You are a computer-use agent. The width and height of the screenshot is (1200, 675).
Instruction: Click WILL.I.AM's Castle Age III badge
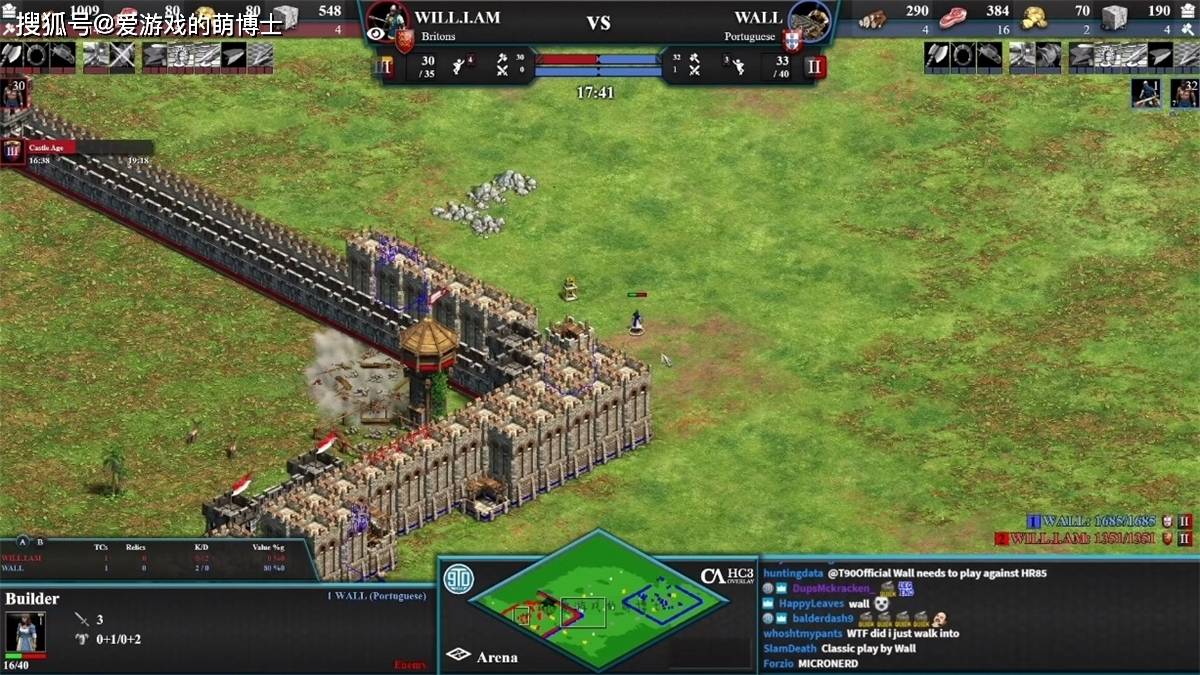point(384,67)
